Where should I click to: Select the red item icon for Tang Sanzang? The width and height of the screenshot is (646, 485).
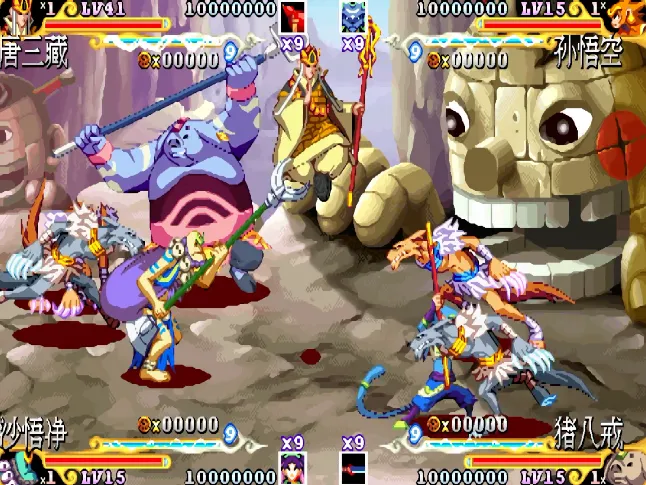(x=292, y=18)
